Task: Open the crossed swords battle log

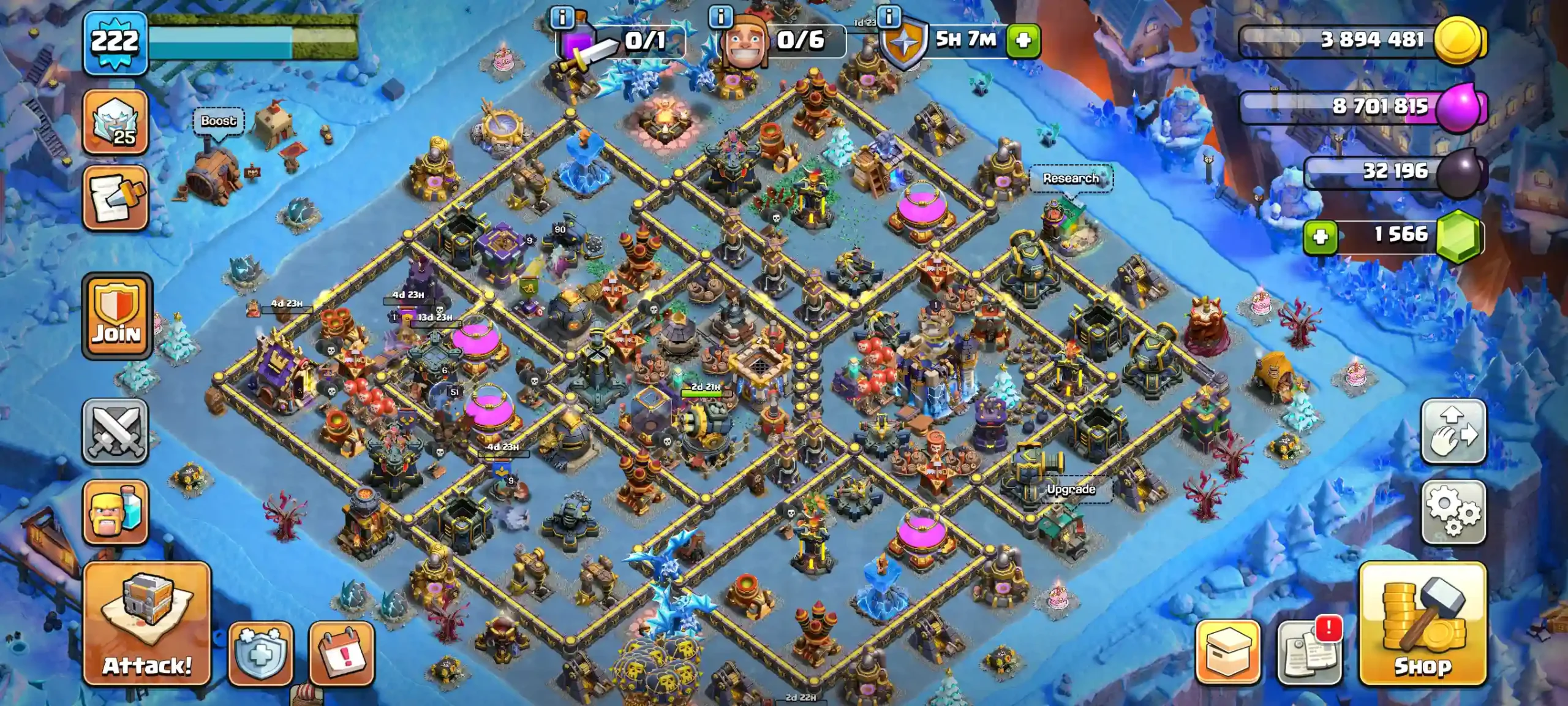Action: point(115,431)
